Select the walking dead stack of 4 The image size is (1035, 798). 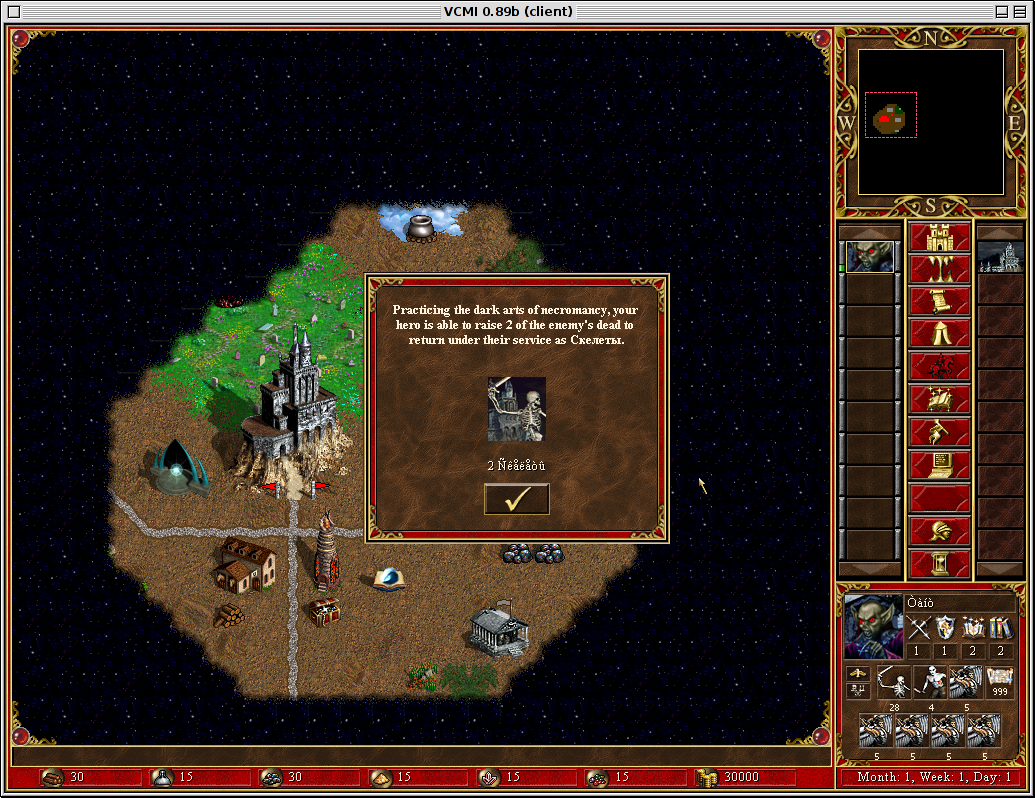pos(931,683)
